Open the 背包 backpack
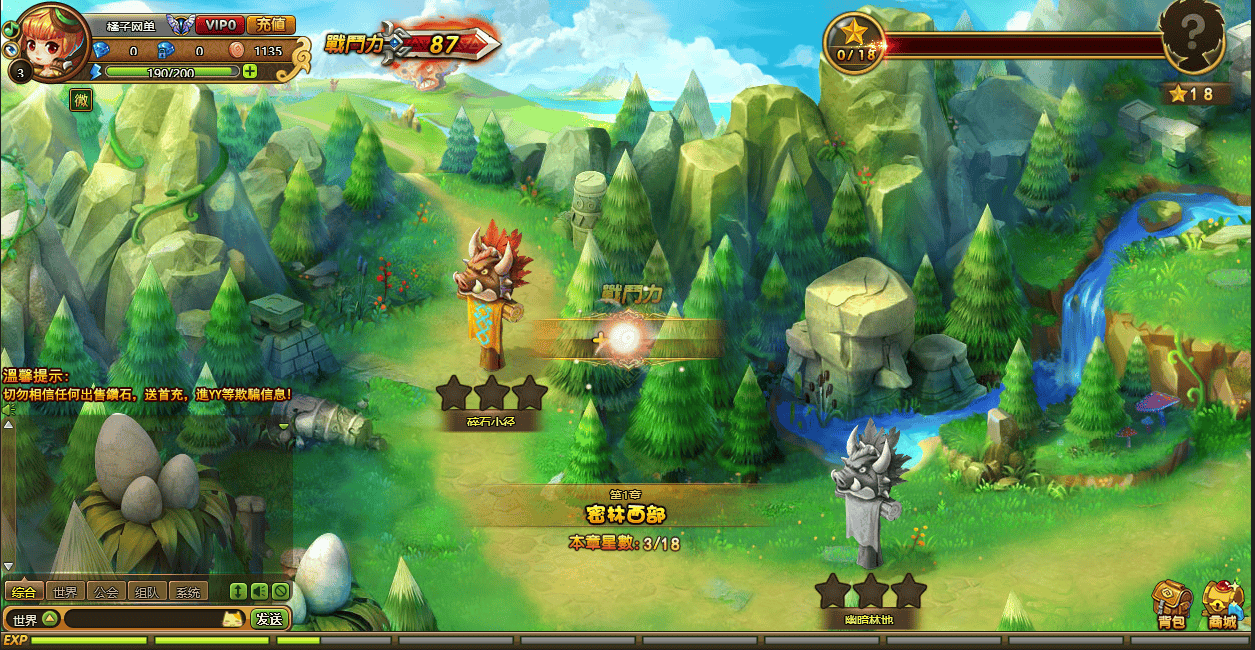 pos(1171,605)
